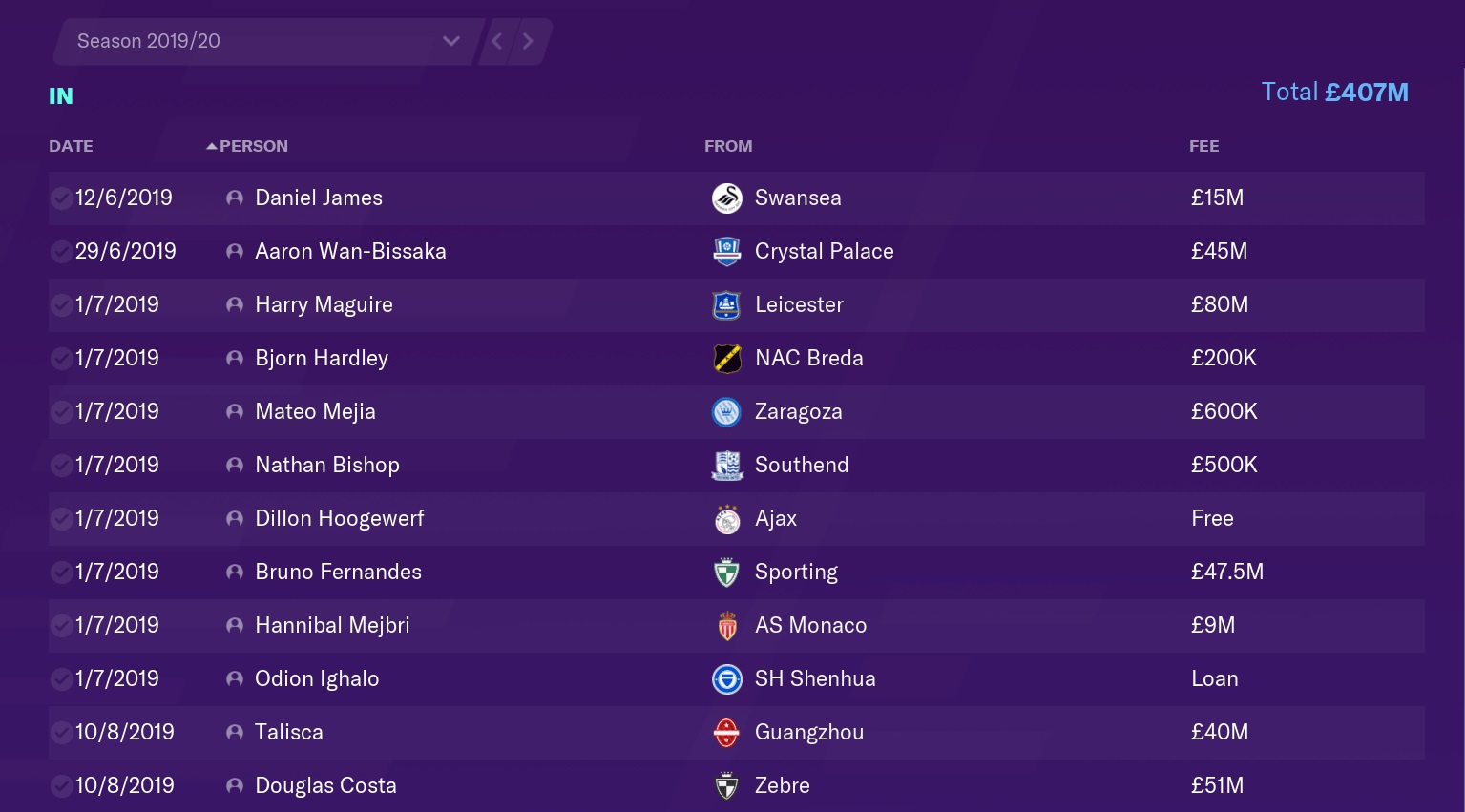The height and width of the screenshot is (812, 1465).
Task: Click the SH Shenhua crest beside Odion Ighalo
Action: (726, 678)
